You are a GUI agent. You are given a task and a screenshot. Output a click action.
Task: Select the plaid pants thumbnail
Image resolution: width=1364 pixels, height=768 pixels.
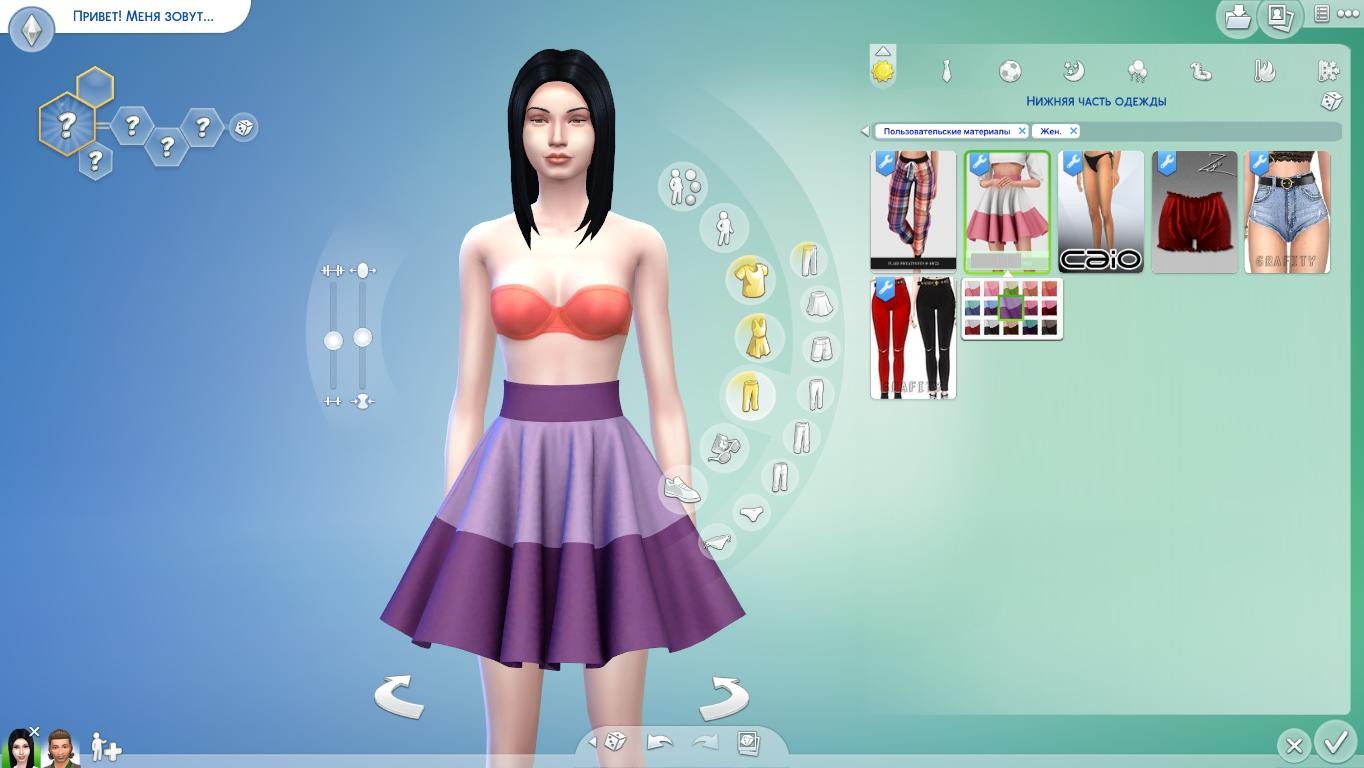(x=913, y=211)
